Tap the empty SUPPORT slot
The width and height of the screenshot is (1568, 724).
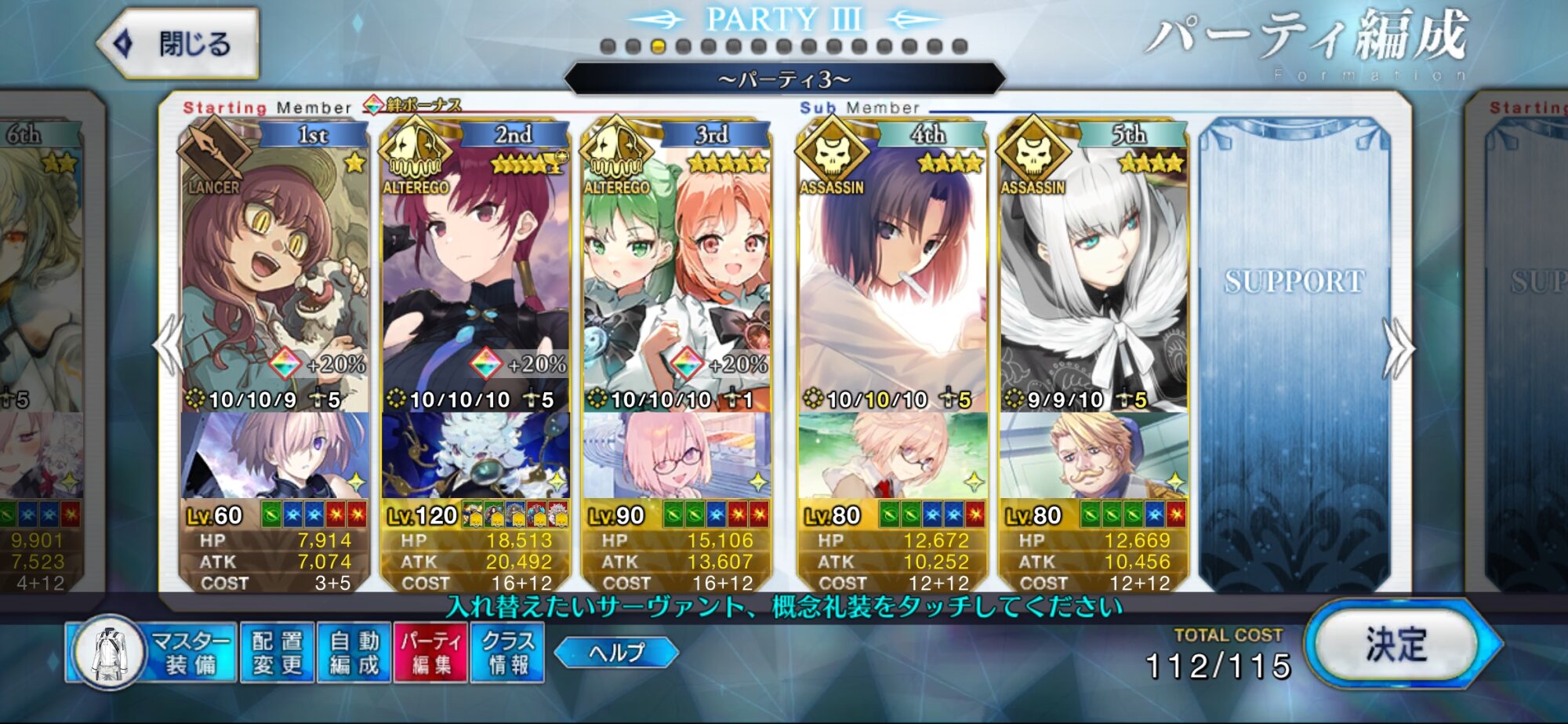(1294, 353)
